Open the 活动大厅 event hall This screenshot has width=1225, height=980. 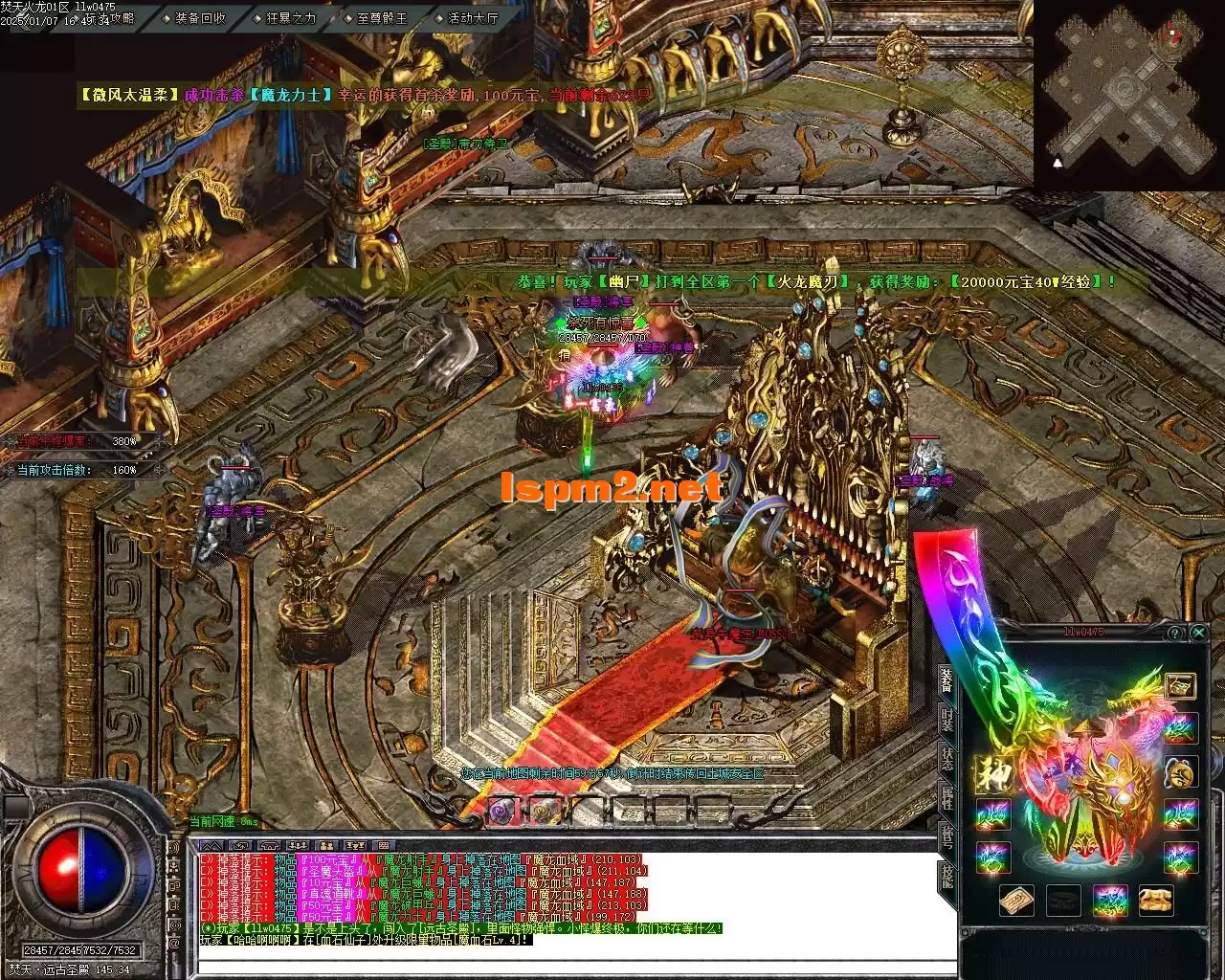point(472,17)
